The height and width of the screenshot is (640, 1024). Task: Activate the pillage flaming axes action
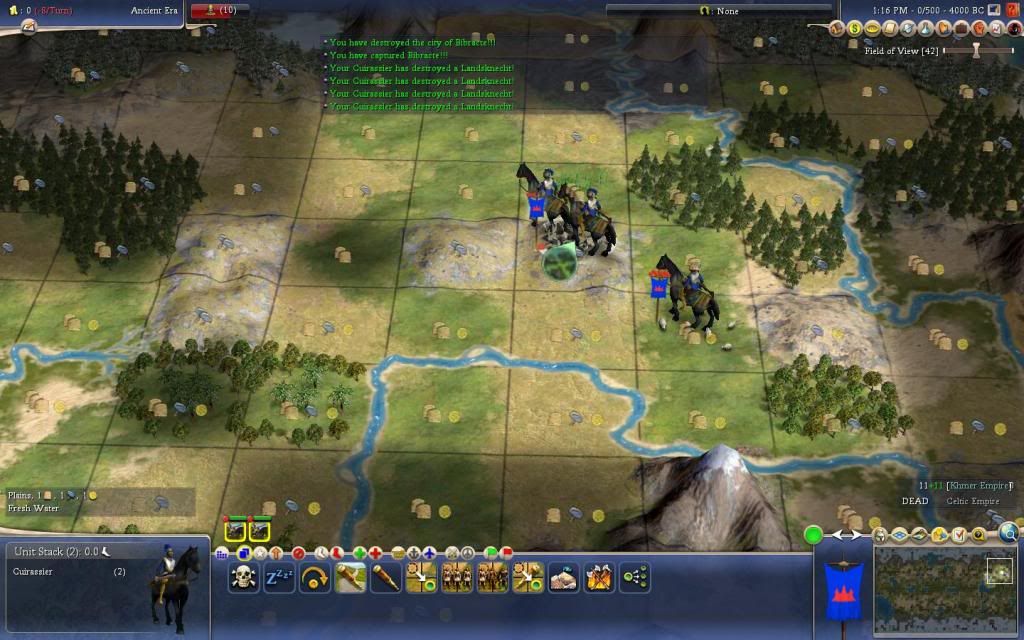(599, 577)
